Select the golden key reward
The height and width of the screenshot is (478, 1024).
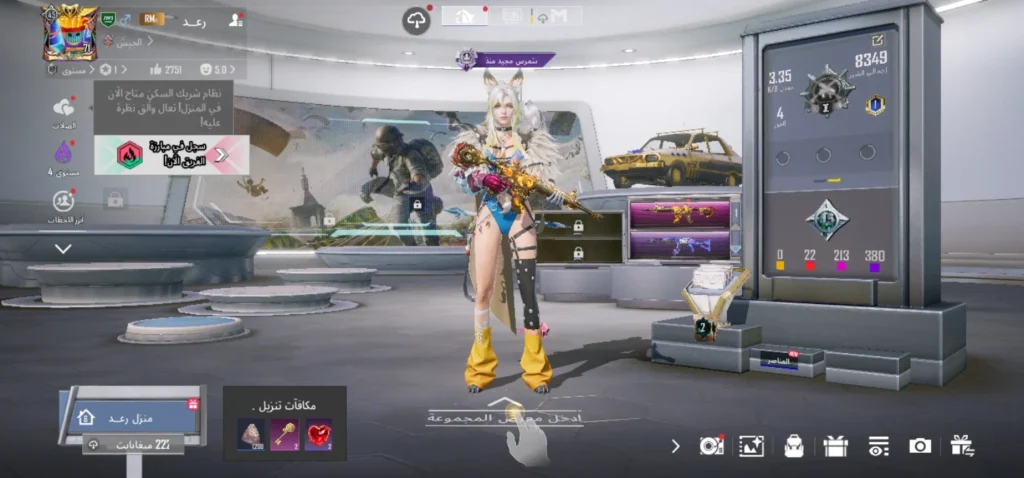(285, 433)
